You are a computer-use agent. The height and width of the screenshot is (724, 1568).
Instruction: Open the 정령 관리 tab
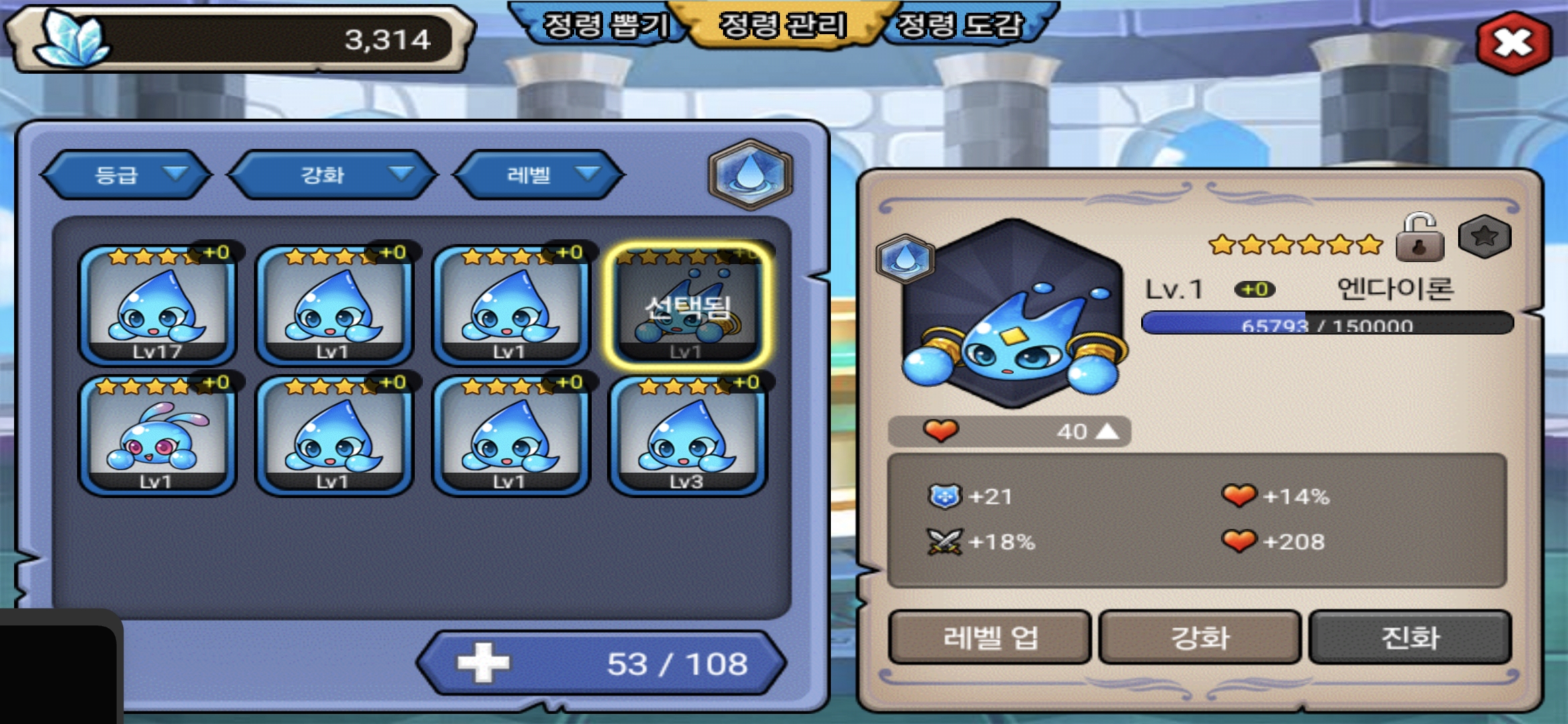tap(783, 25)
